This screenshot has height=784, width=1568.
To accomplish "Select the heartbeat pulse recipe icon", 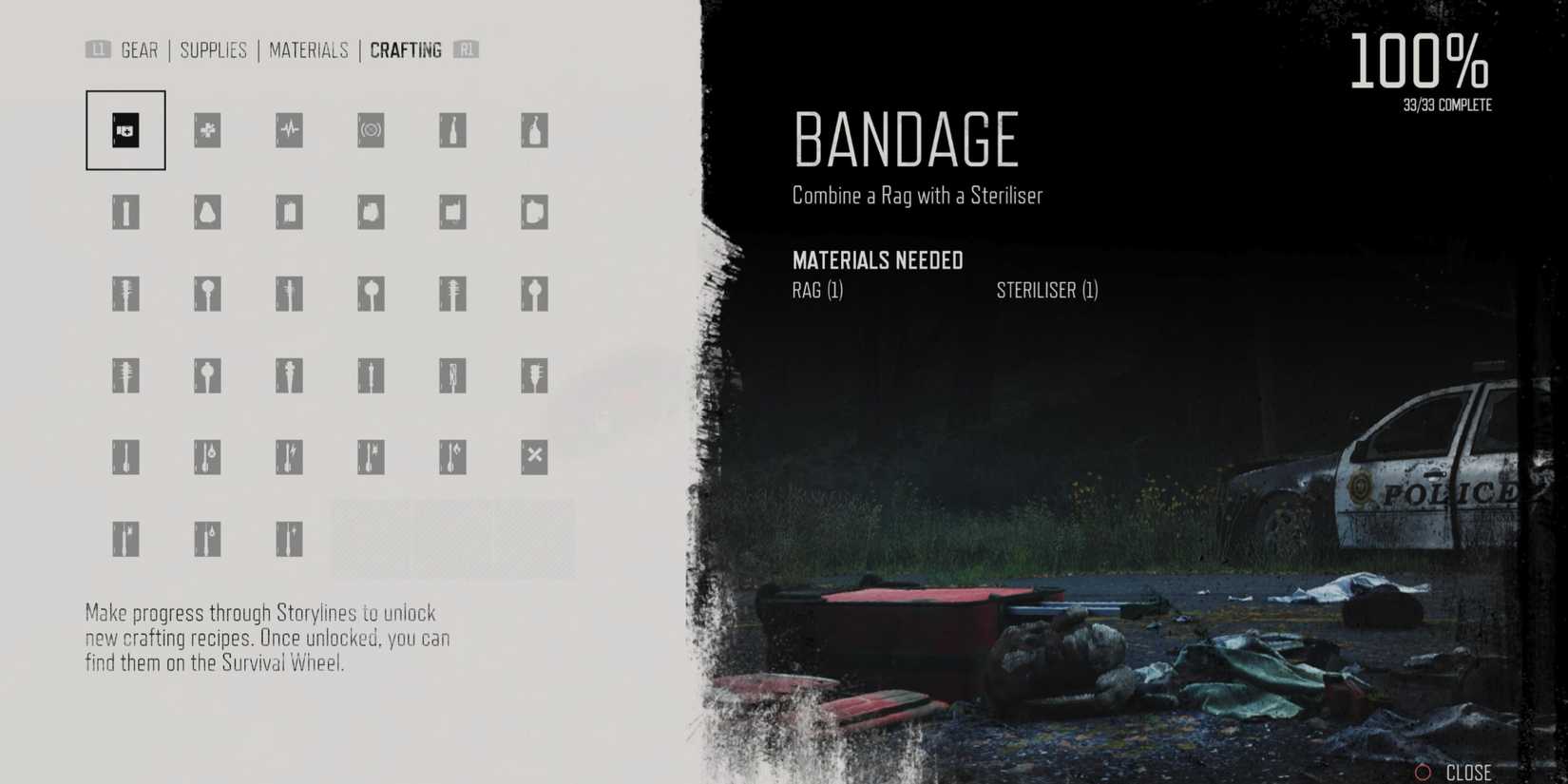I will tap(289, 130).
